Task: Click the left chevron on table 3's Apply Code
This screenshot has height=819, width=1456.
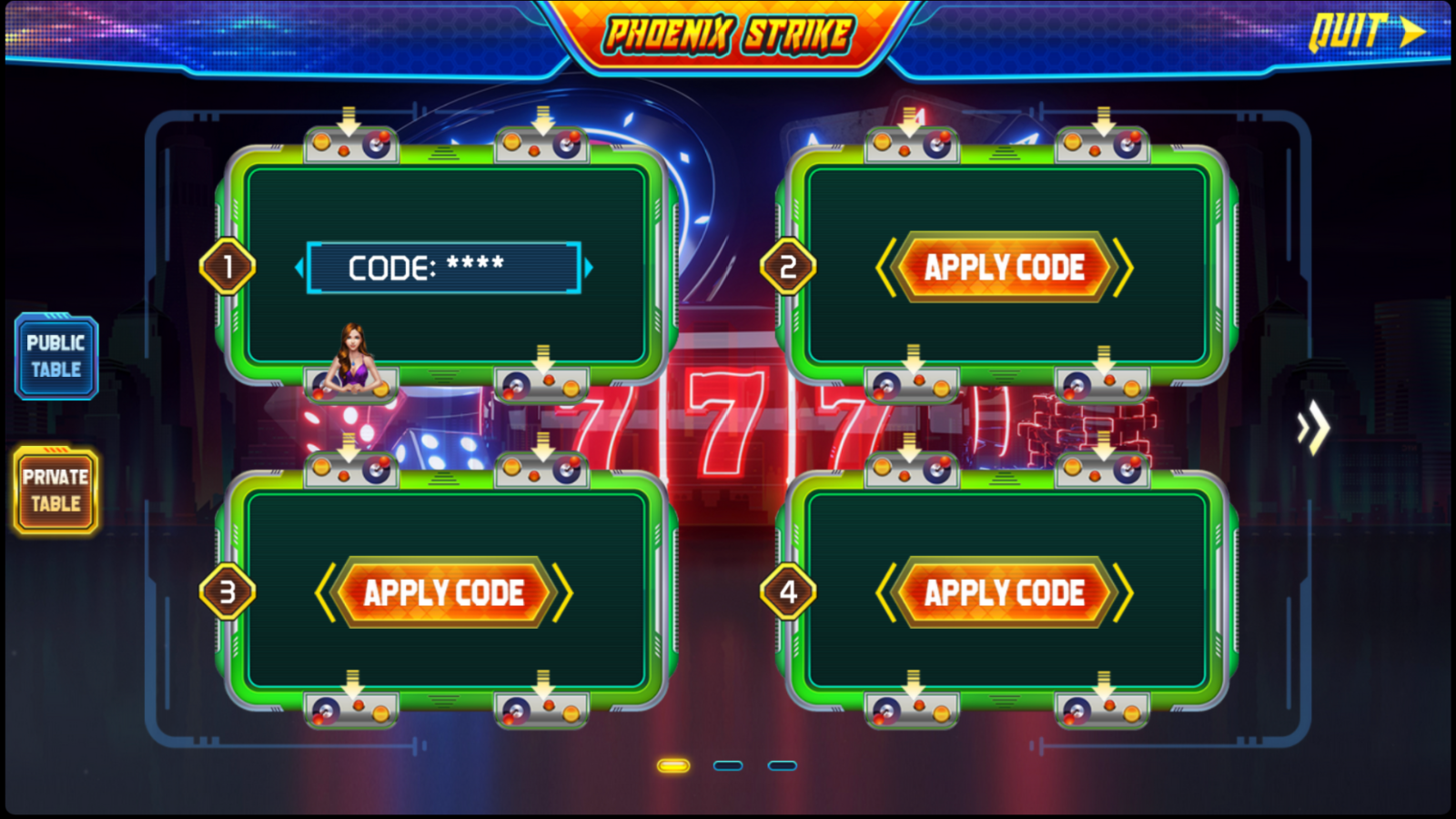Action: point(325,591)
